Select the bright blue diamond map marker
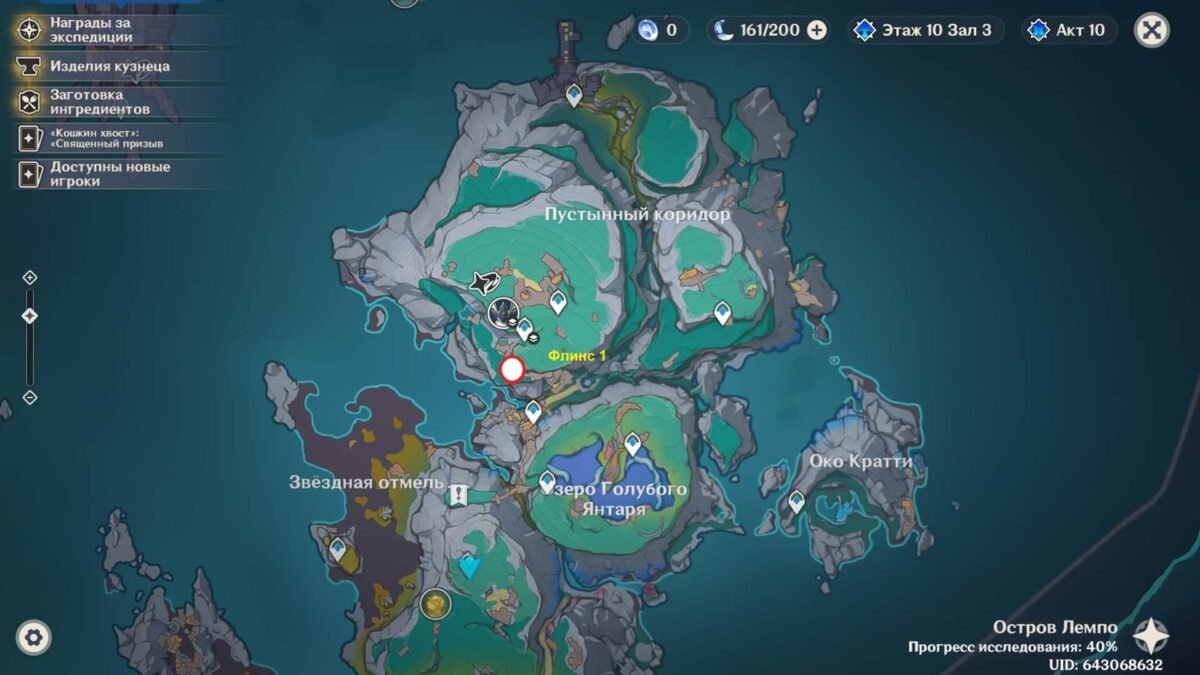The width and height of the screenshot is (1200, 675). click(x=469, y=567)
